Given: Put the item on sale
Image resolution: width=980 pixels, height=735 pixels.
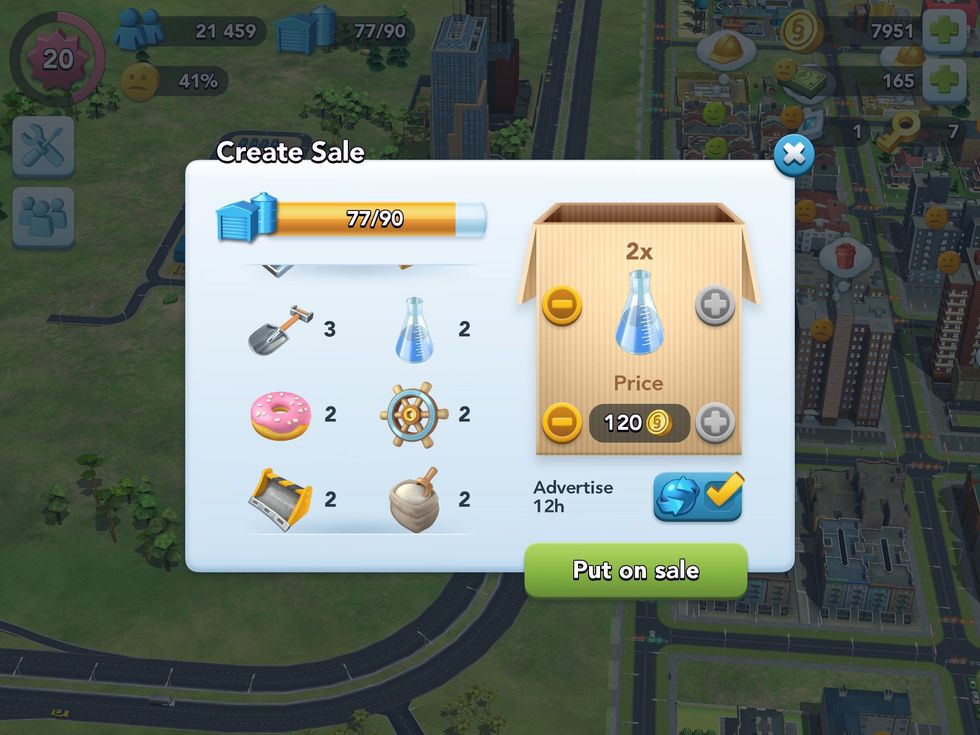Looking at the screenshot, I should [635, 571].
